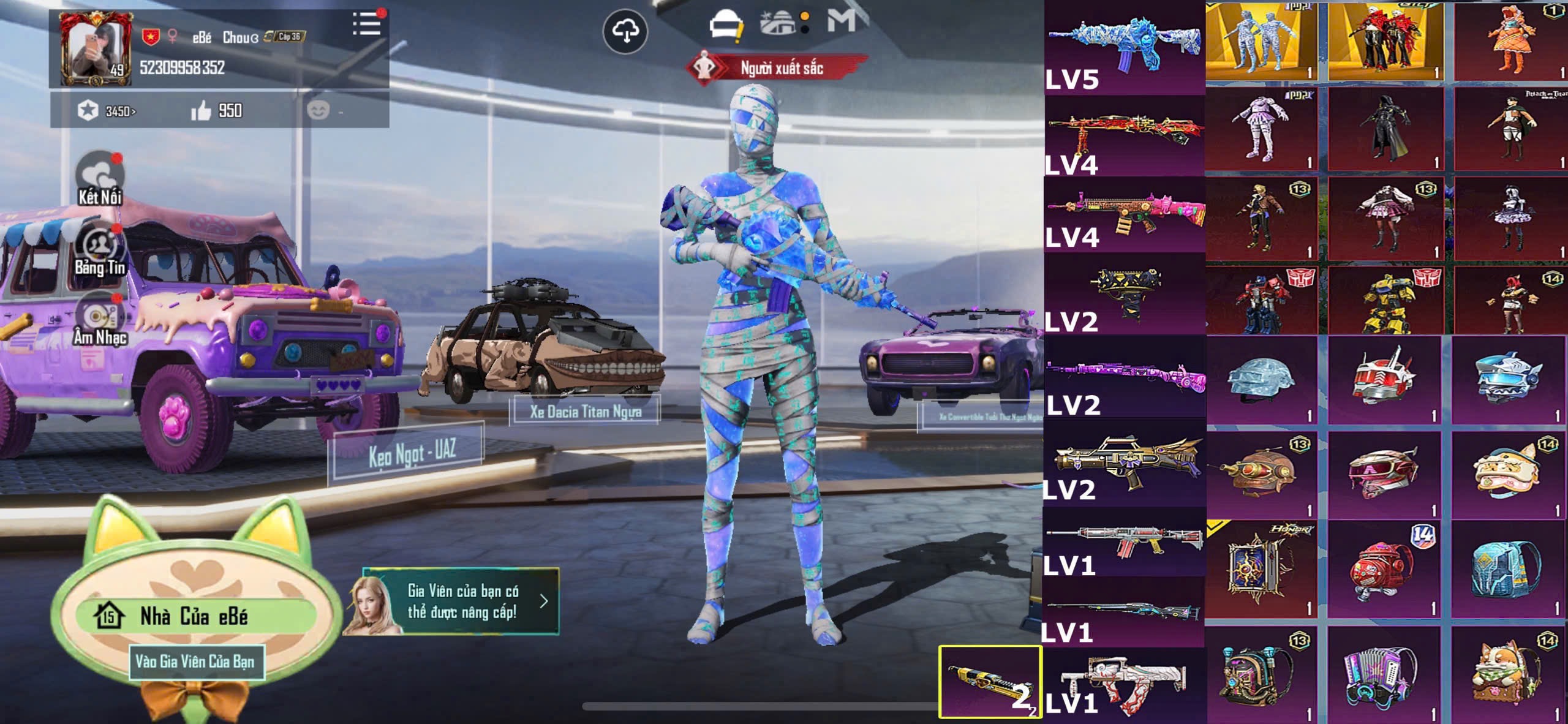View the popularity star 3450 counter
1568x724 pixels.
[x=107, y=111]
